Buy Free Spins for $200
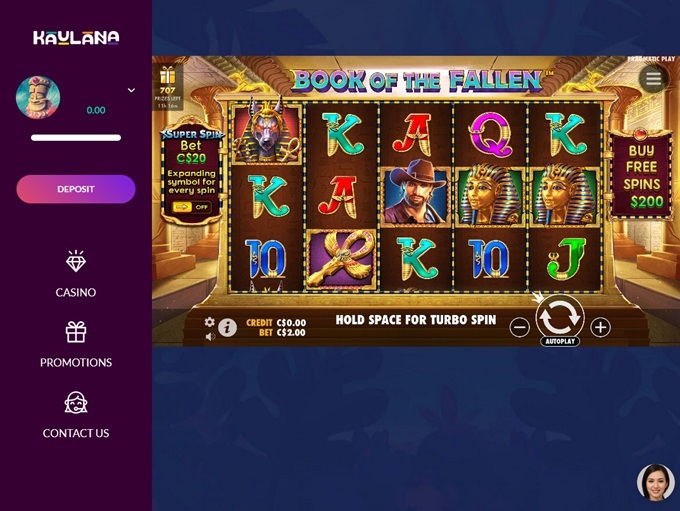The height and width of the screenshot is (511, 680). (641, 176)
